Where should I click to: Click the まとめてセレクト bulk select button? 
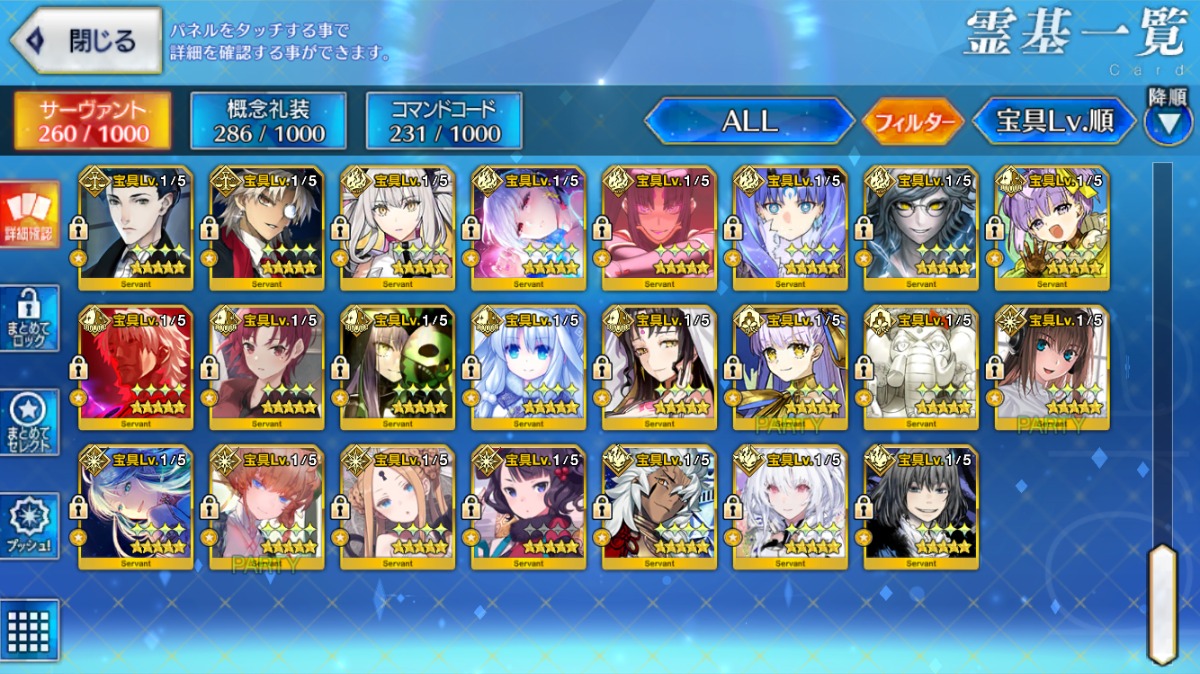point(29,423)
